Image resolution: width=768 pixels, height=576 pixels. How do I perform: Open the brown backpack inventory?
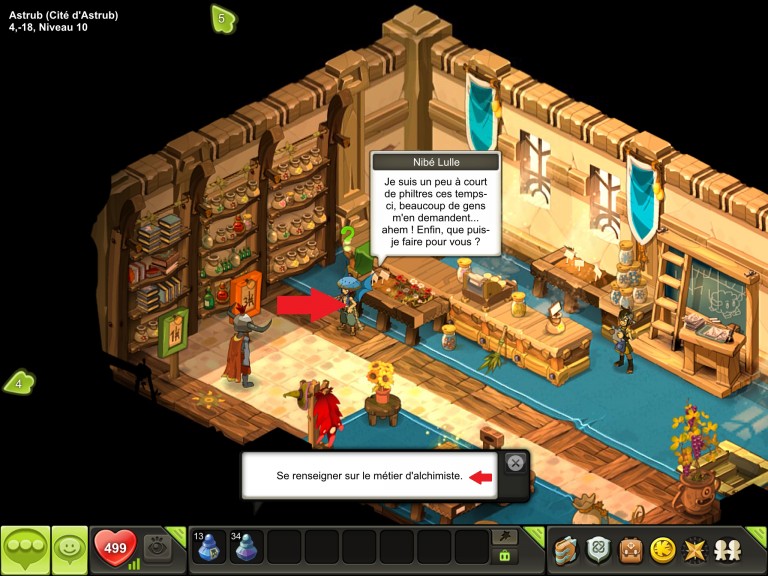[630, 549]
